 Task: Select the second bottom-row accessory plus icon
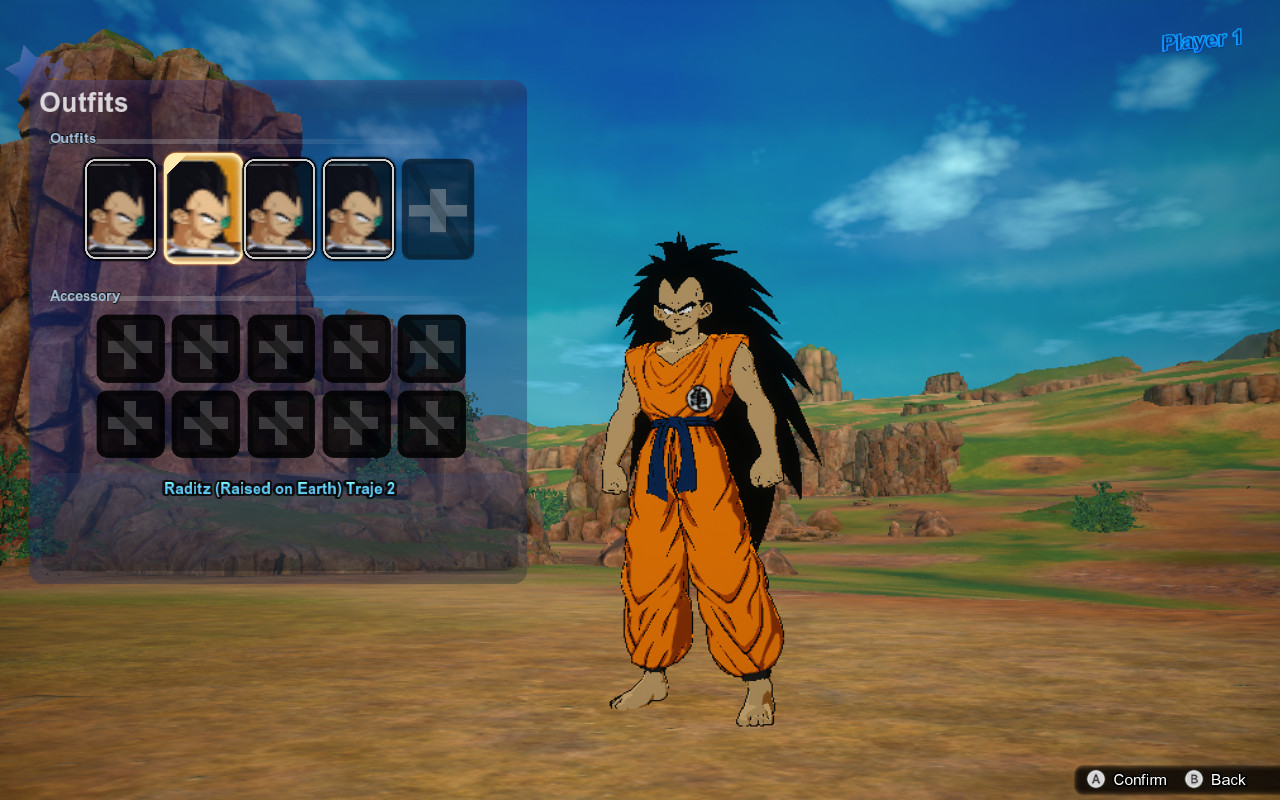pyautogui.click(x=205, y=422)
